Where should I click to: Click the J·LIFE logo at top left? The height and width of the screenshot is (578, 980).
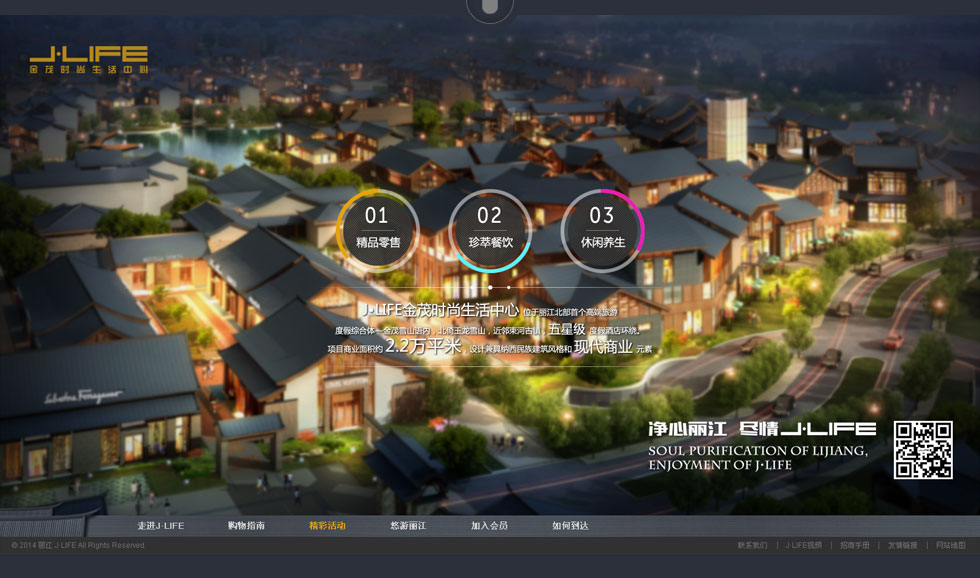[89, 60]
